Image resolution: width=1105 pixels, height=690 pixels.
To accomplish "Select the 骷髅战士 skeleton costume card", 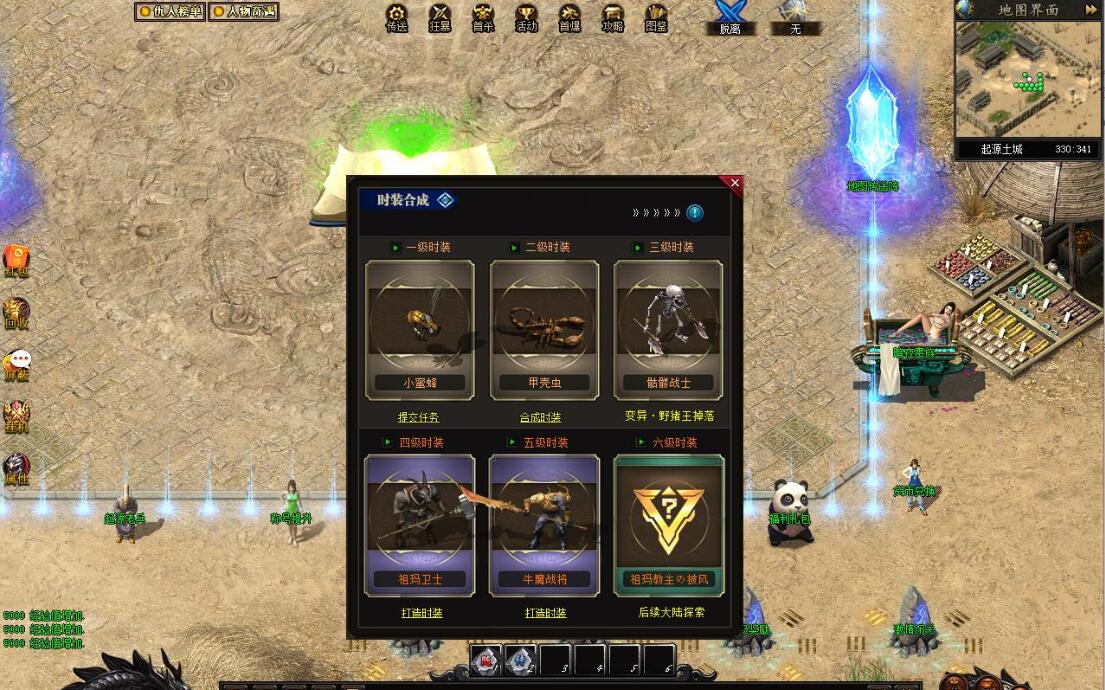I will tap(668, 329).
